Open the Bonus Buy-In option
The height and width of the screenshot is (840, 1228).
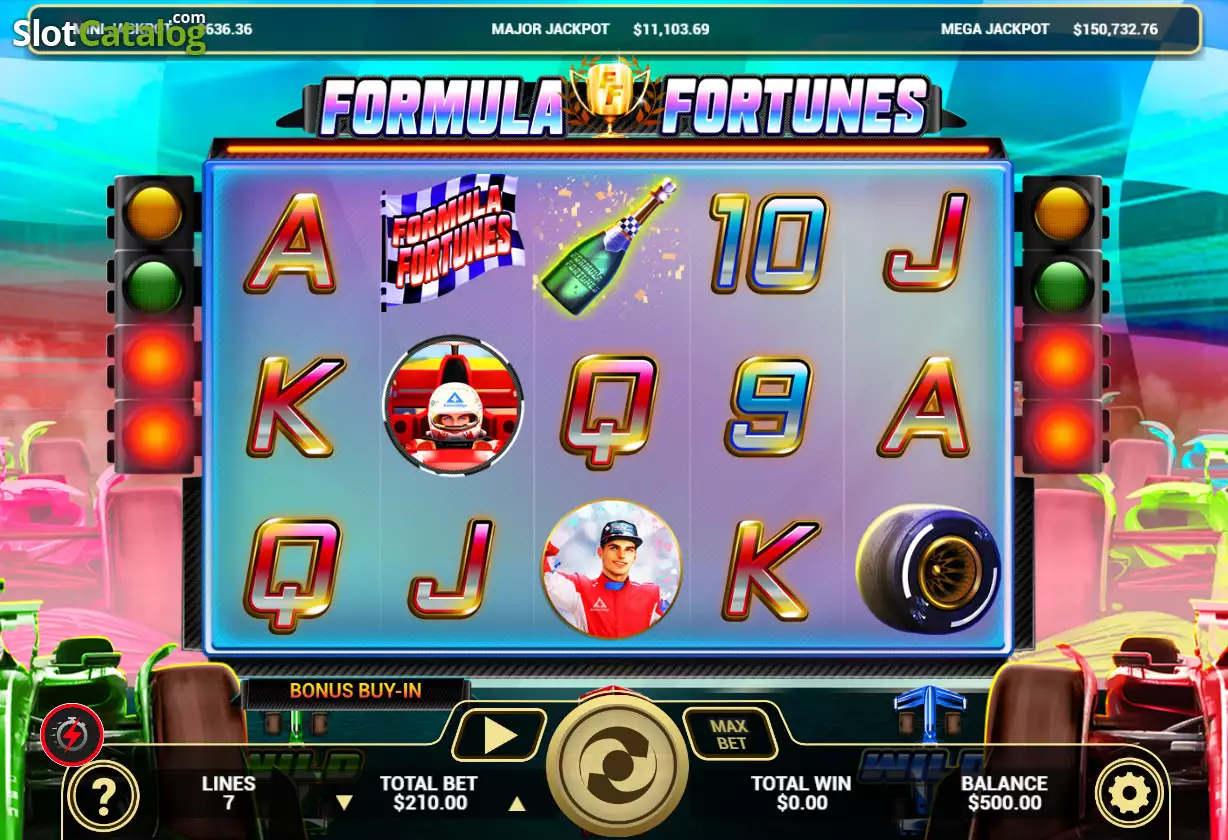(355, 691)
